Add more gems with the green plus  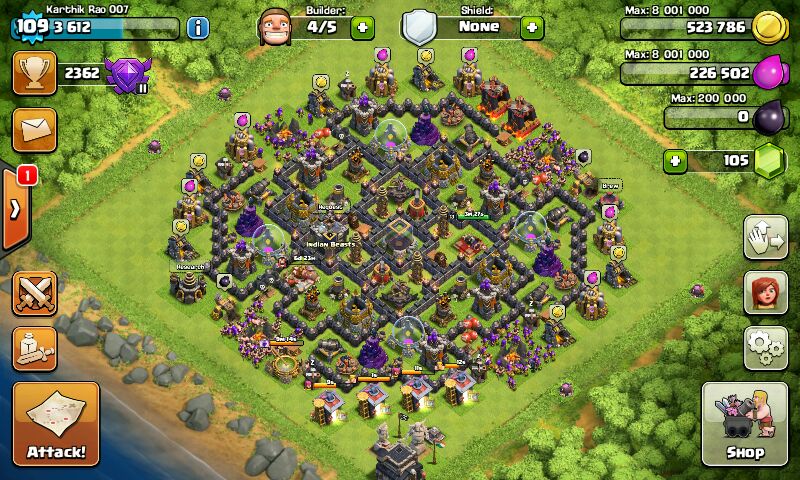click(x=676, y=161)
